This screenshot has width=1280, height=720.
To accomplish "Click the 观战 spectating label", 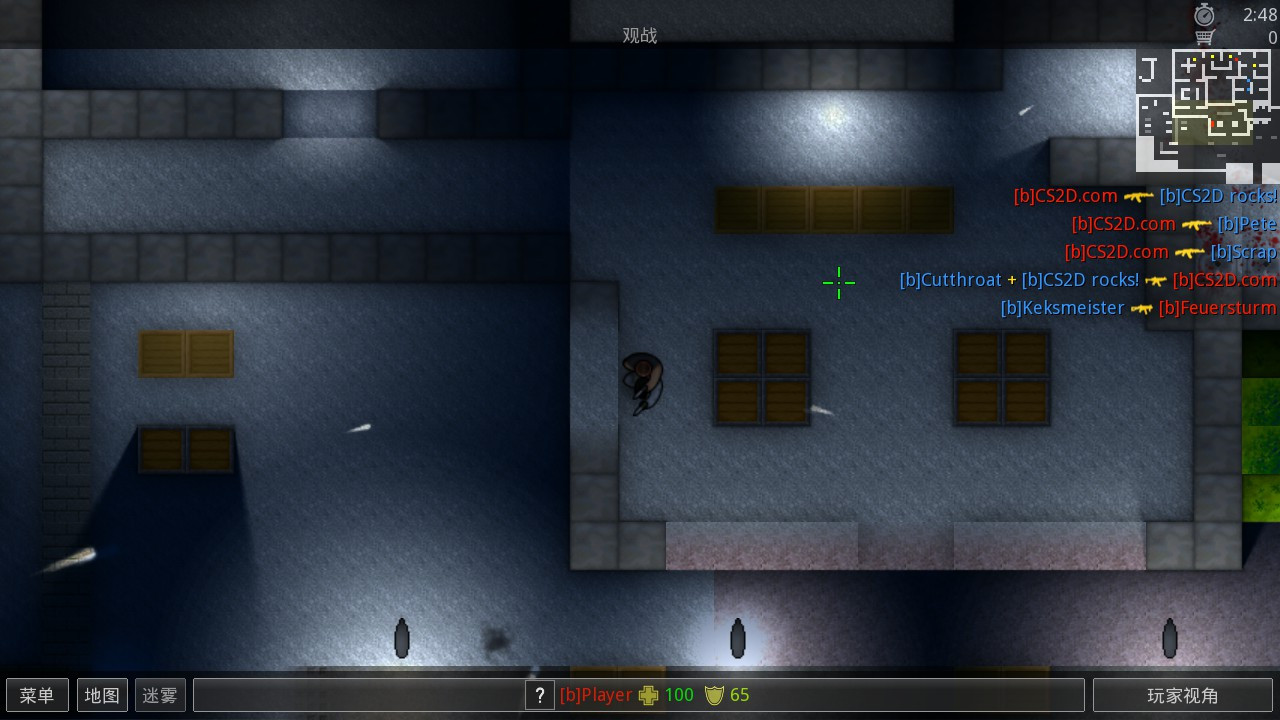I will (x=641, y=35).
